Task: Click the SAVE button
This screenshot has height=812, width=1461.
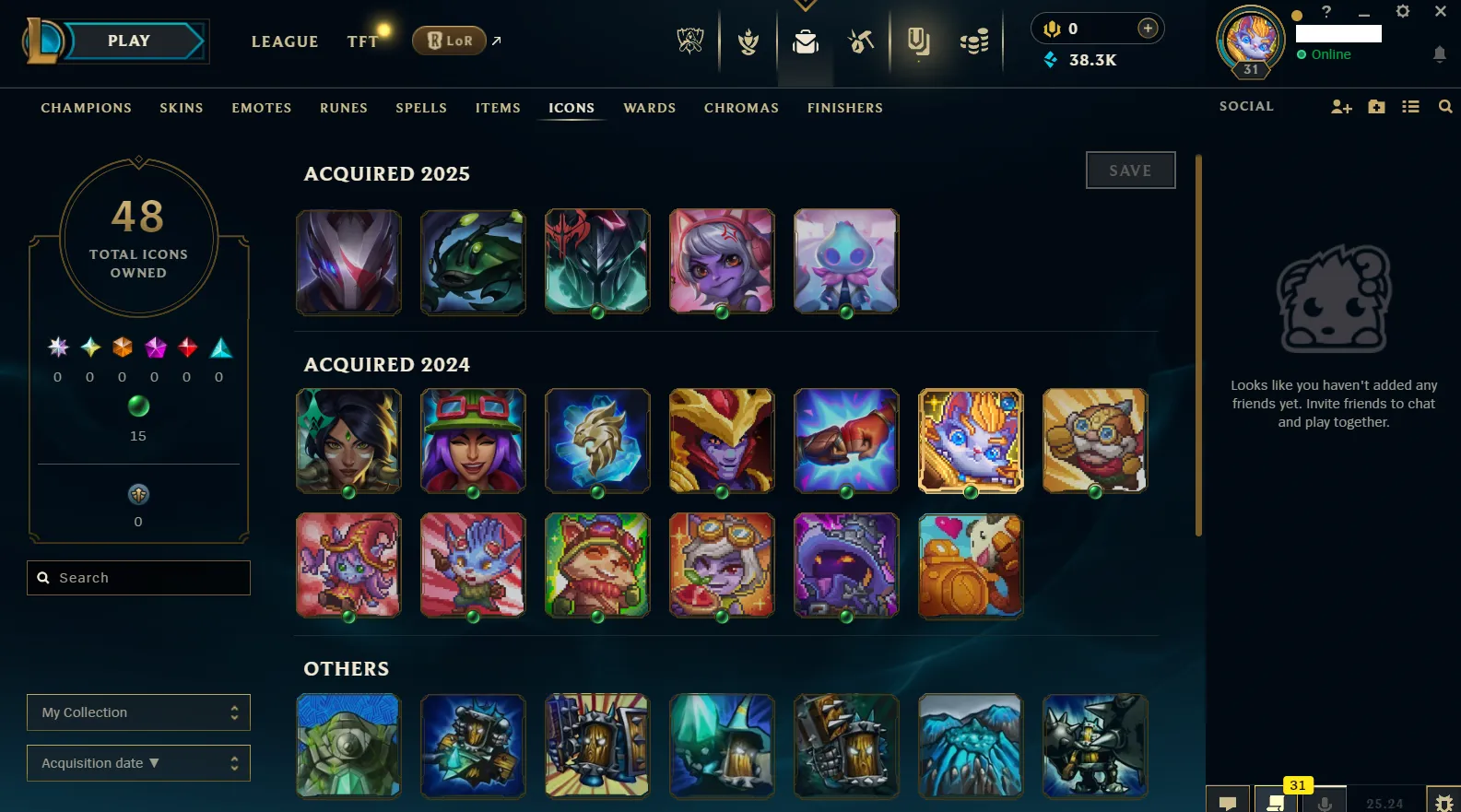Action: (x=1130, y=170)
